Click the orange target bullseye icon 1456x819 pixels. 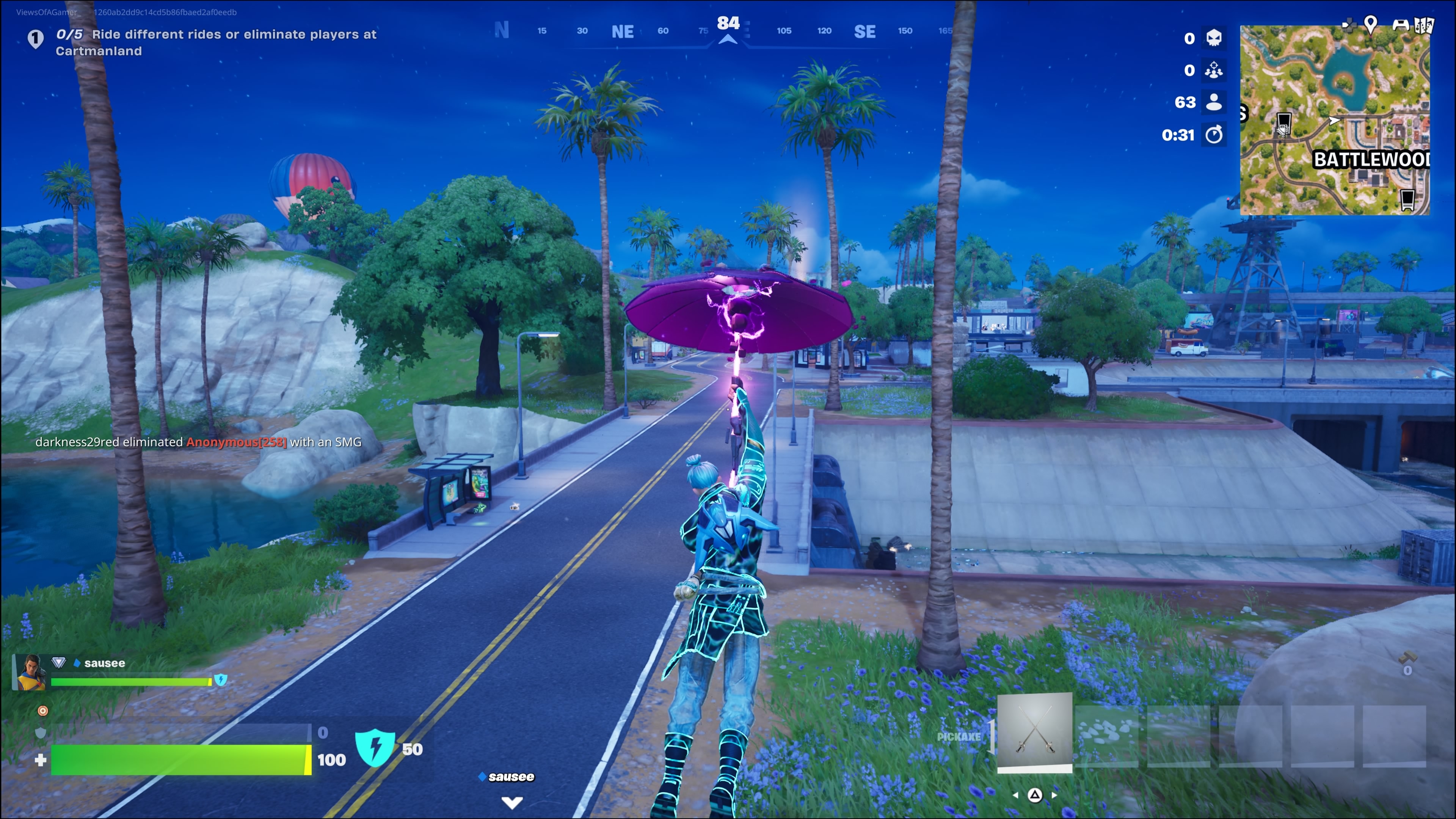[x=42, y=711]
